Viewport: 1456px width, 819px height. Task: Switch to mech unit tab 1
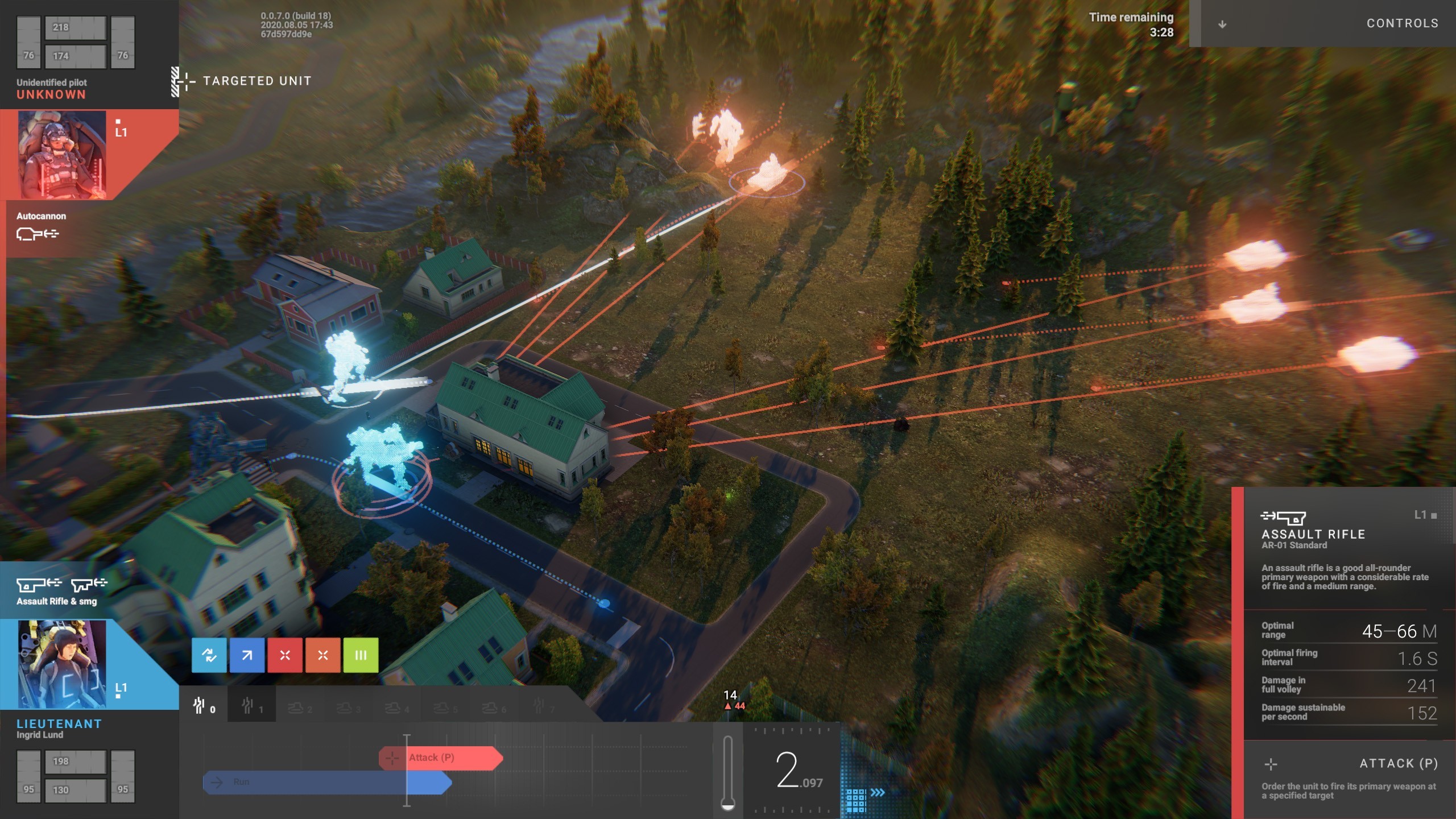(x=251, y=706)
